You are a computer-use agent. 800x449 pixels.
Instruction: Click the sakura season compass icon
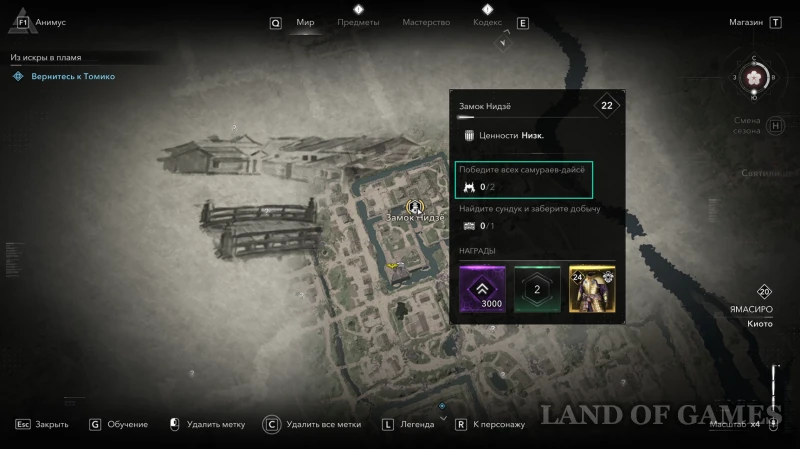pyautogui.click(x=754, y=77)
